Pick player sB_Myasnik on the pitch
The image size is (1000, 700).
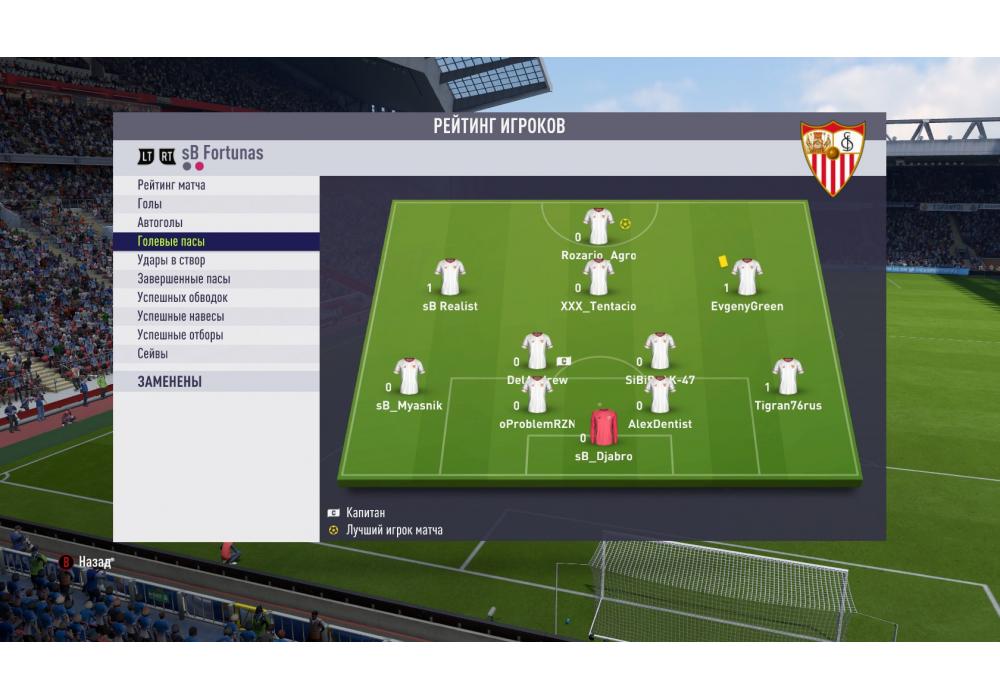[408, 377]
